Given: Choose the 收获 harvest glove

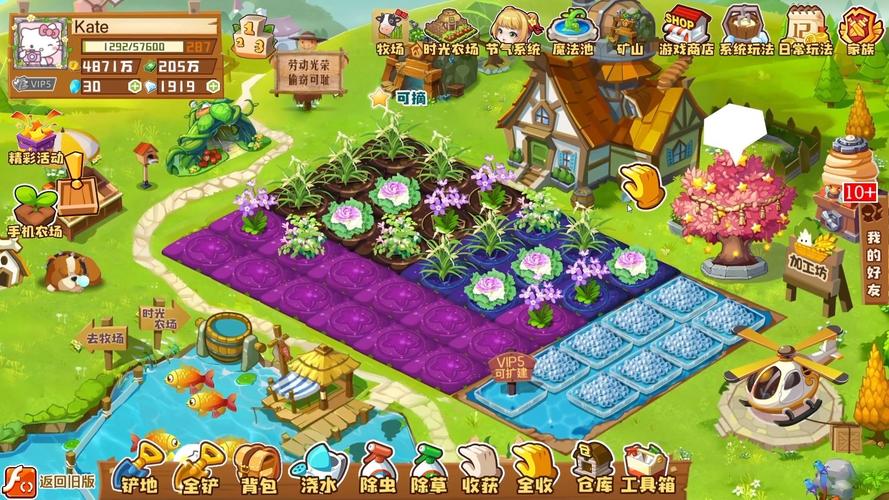Looking at the screenshot, I should tap(482, 470).
